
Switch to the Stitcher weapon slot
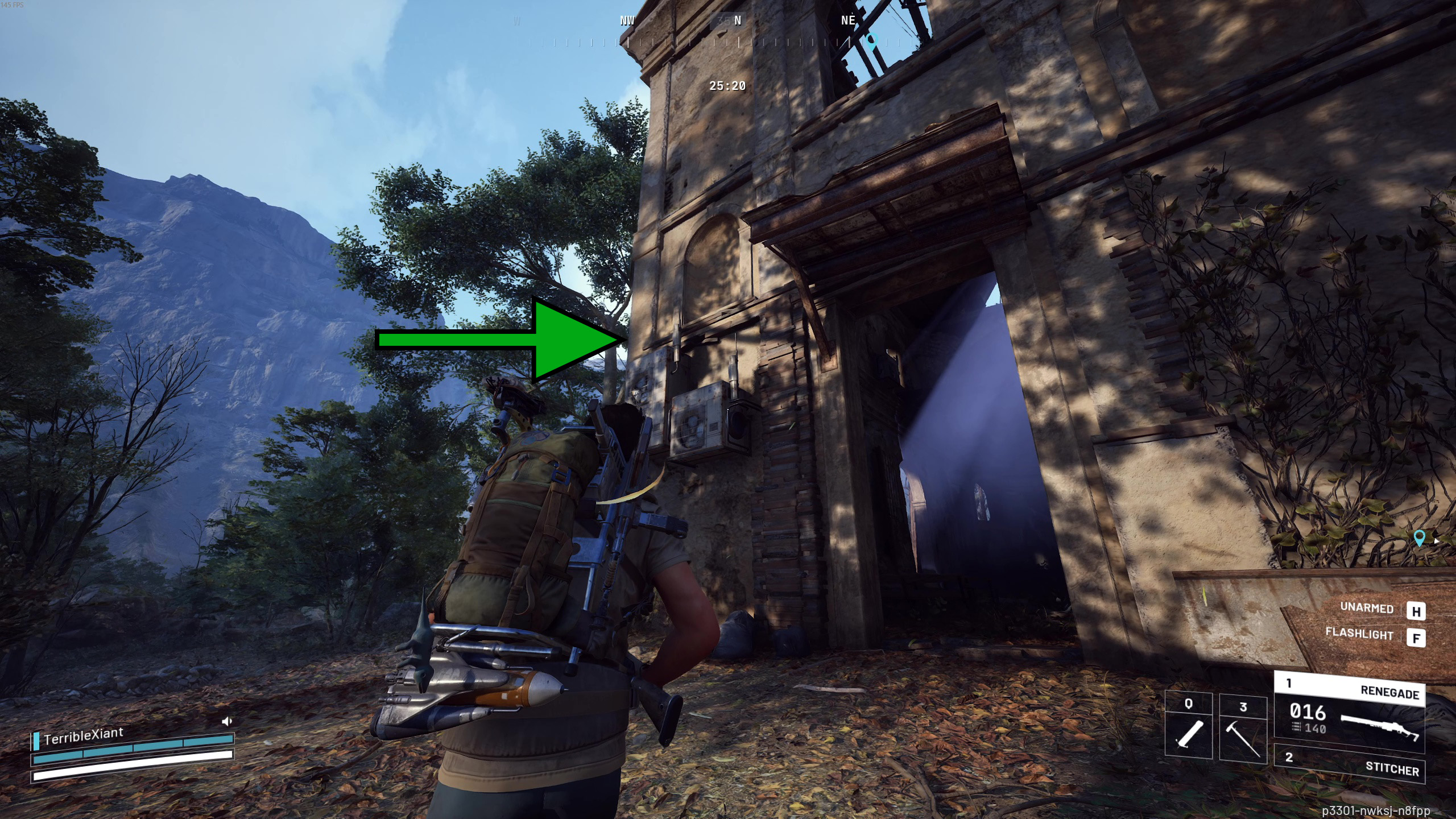[x=1349, y=763]
